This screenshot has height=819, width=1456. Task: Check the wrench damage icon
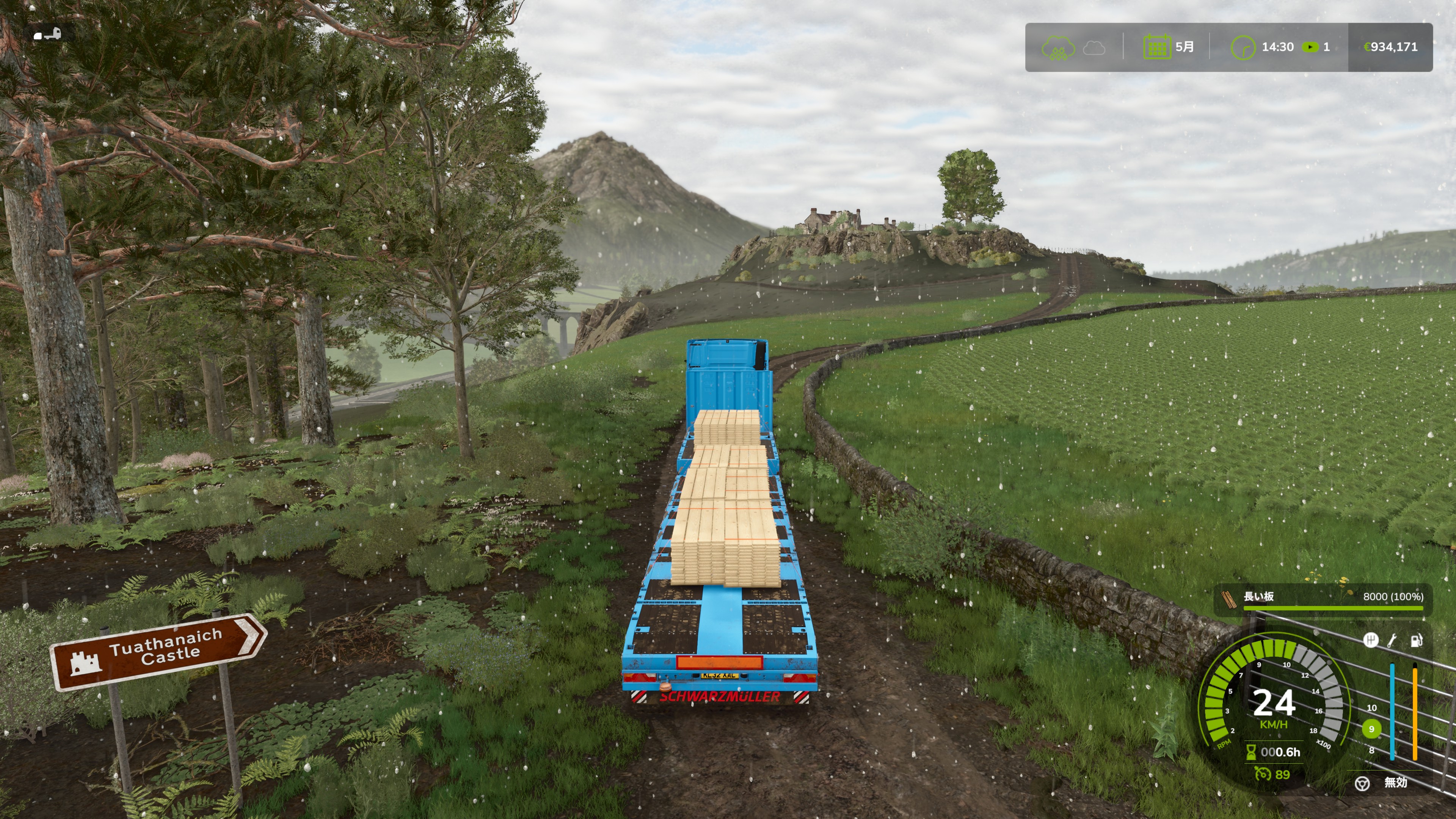coord(1393,640)
